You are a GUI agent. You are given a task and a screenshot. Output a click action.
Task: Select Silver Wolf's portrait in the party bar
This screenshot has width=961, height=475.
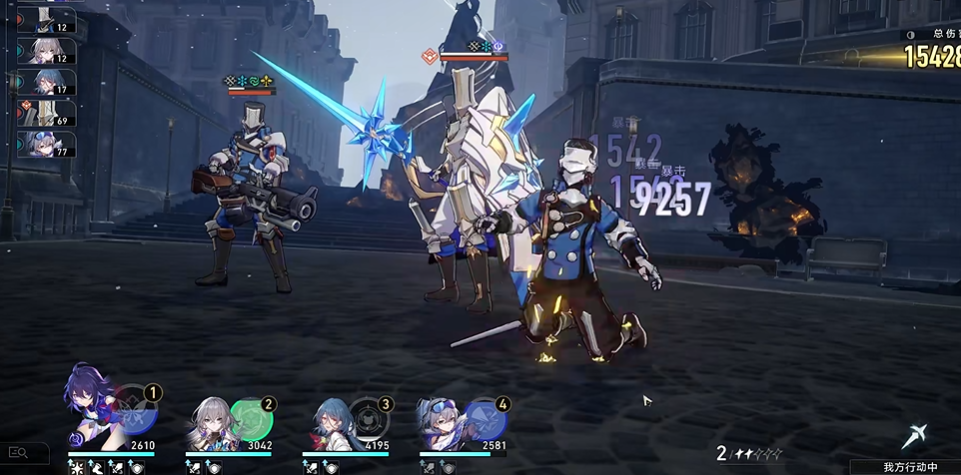click(445, 420)
